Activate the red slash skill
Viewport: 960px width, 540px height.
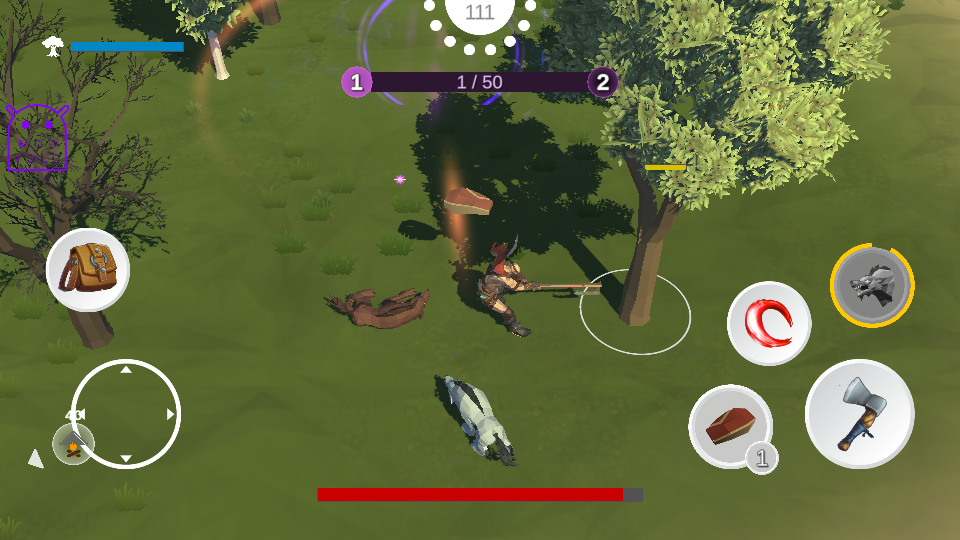pos(769,323)
